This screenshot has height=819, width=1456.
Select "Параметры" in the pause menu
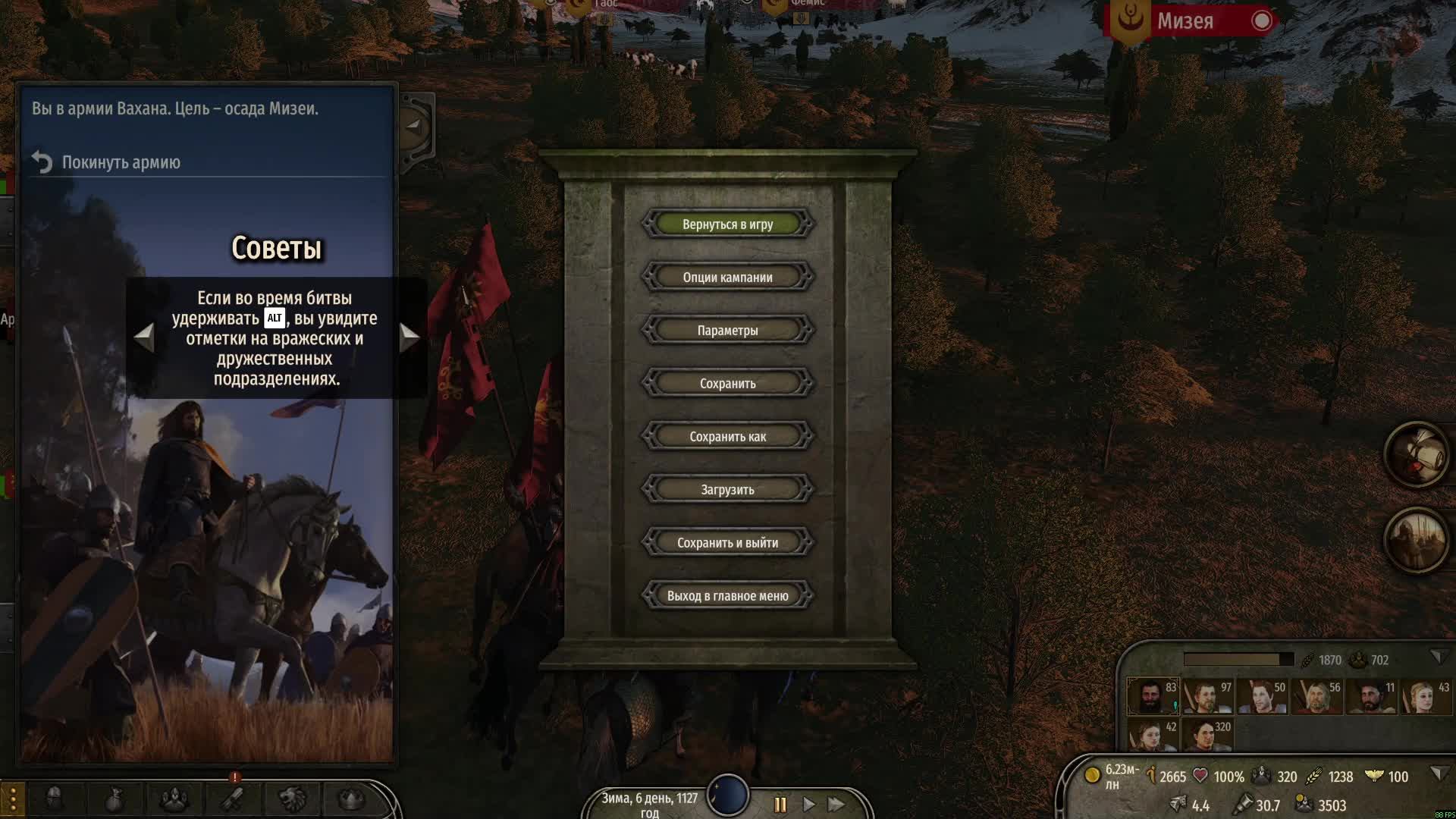[727, 330]
